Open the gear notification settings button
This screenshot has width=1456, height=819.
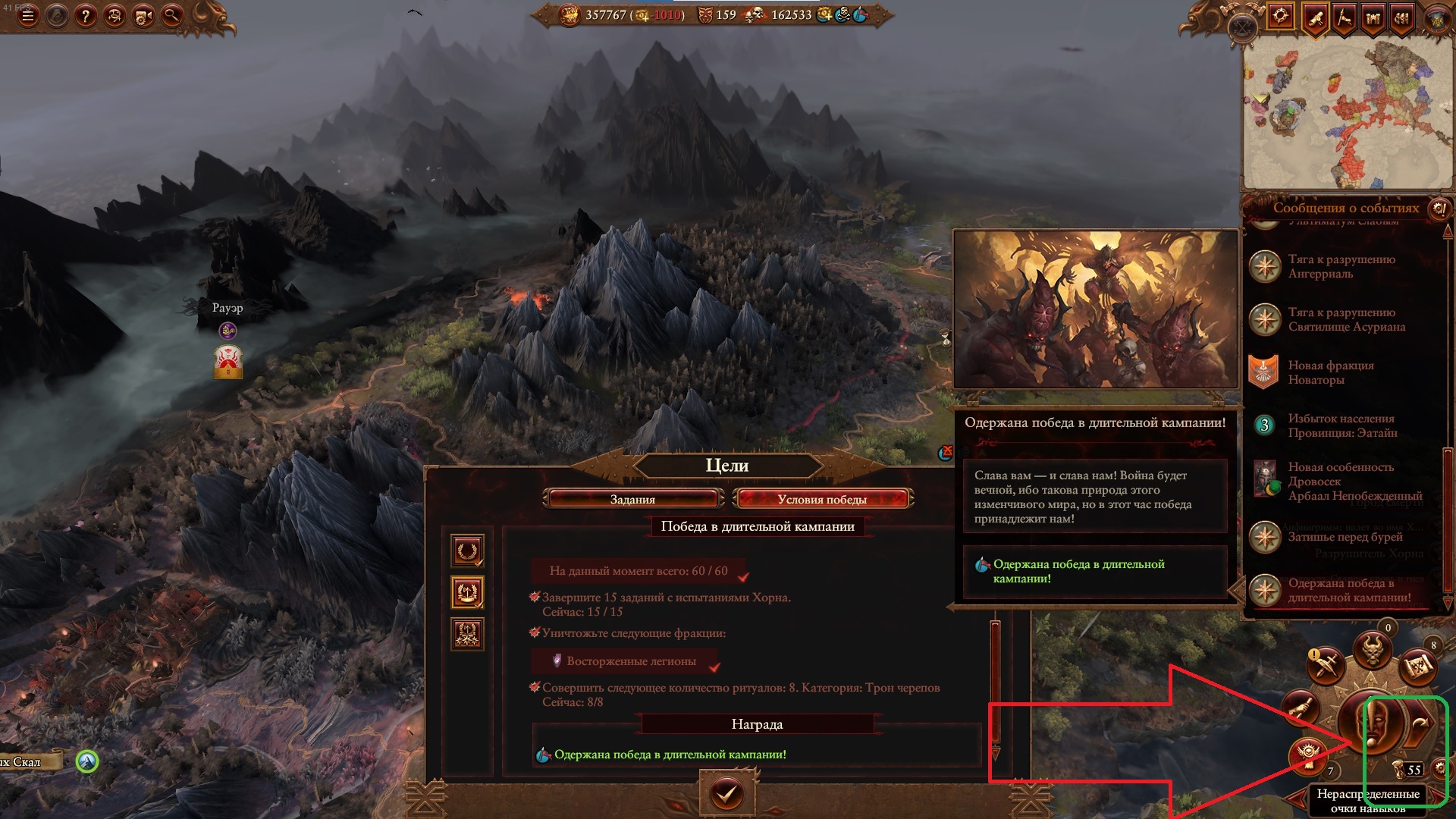click(x=1440, y=769)
